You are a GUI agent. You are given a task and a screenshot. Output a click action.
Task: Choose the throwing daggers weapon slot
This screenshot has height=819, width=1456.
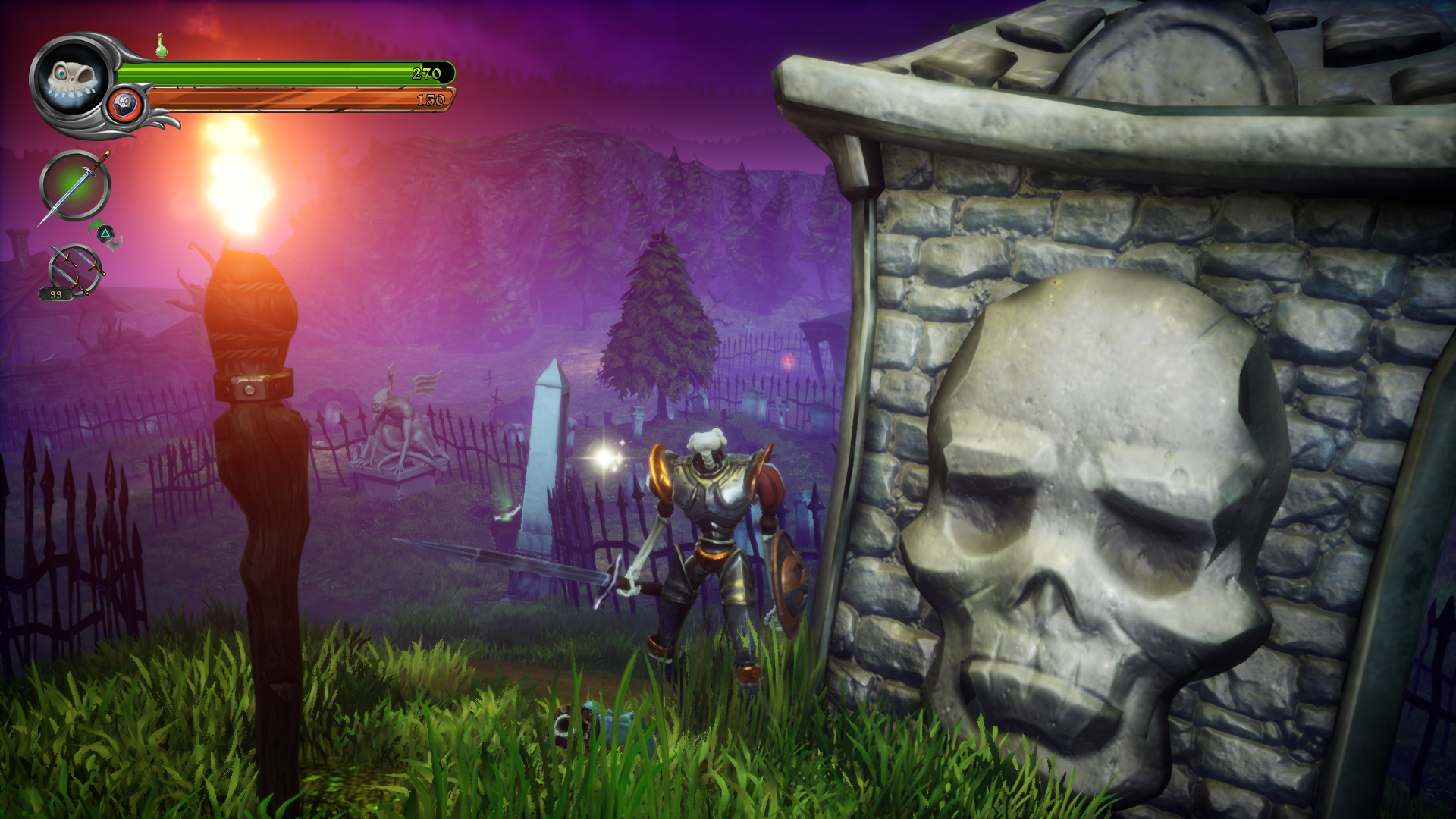(74, 269)
